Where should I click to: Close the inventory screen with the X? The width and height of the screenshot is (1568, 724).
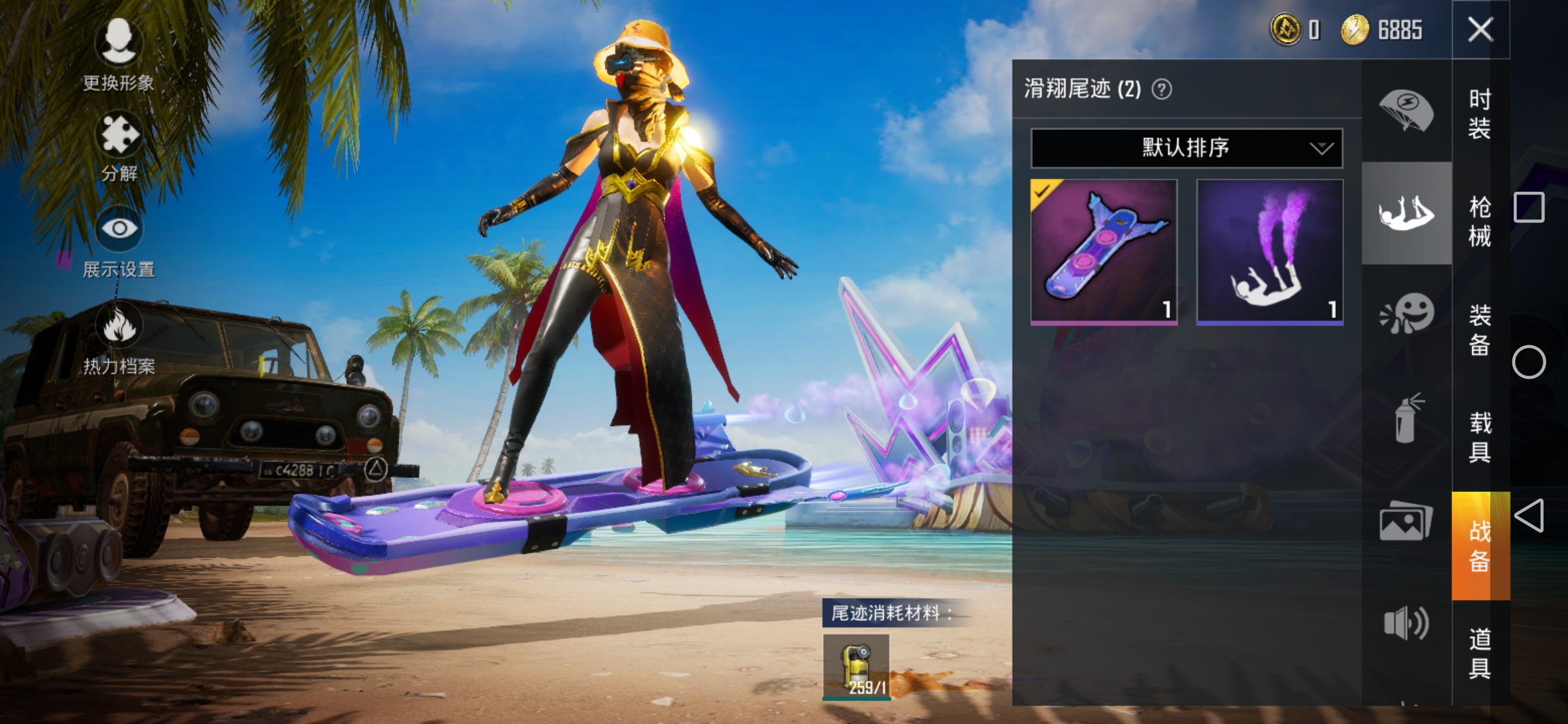1480,29
